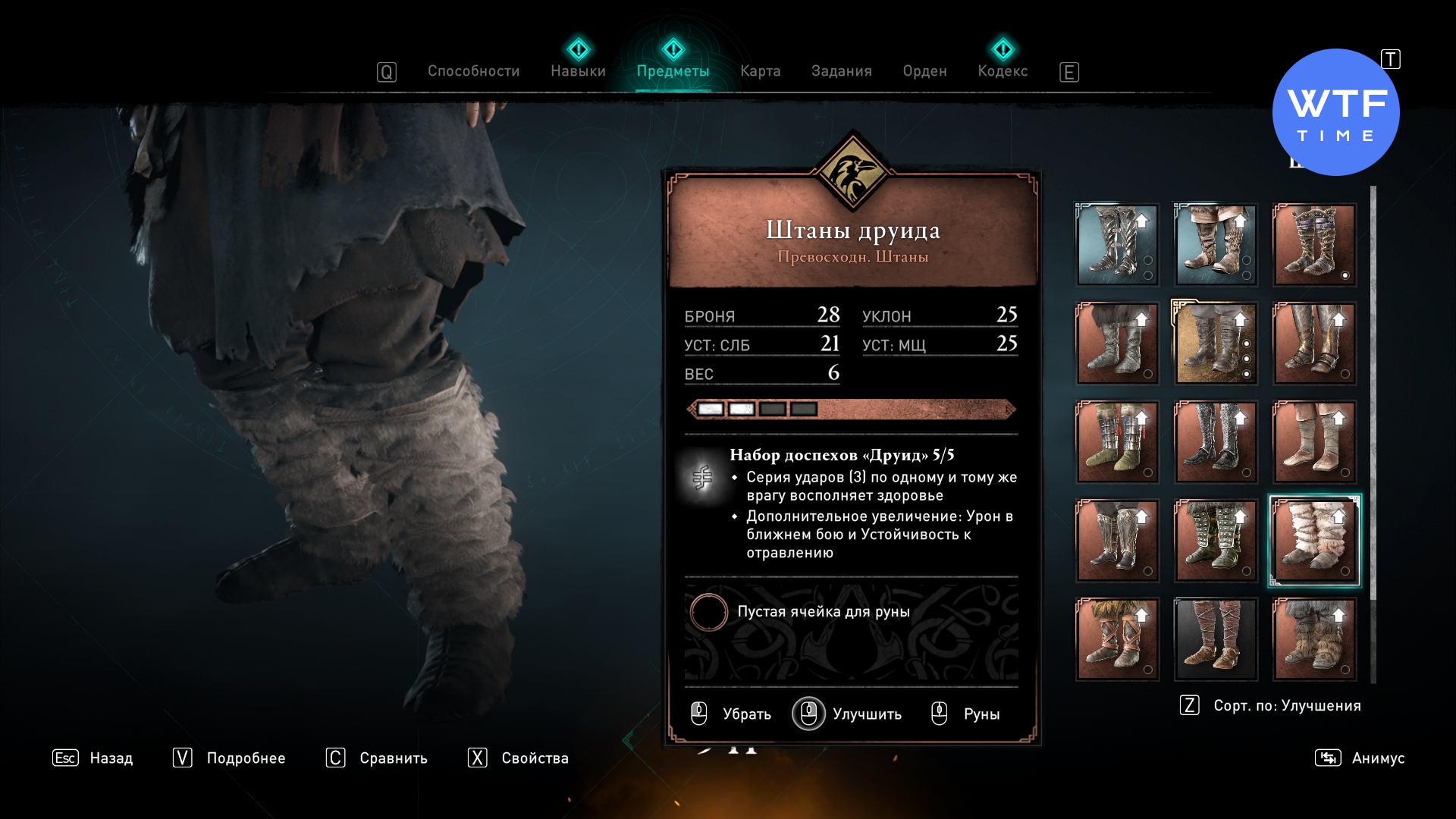The height and width of the screenshot is (819, 1456).
Task: Open the Кодекс tab
Action: 1003,71
